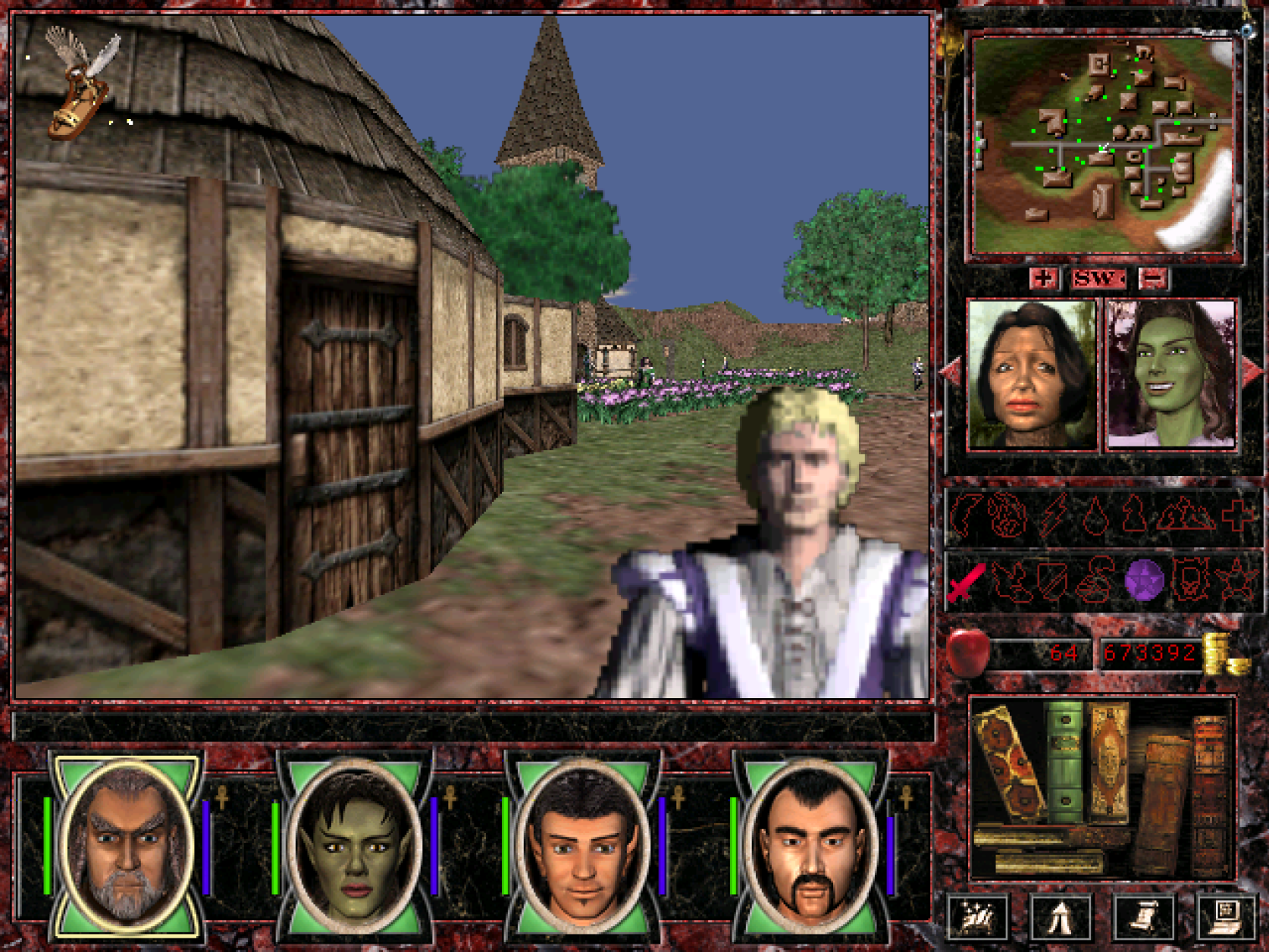Select the Fire magic icon
Viewport: 1269px width, 952px height.
[1007, 515]
